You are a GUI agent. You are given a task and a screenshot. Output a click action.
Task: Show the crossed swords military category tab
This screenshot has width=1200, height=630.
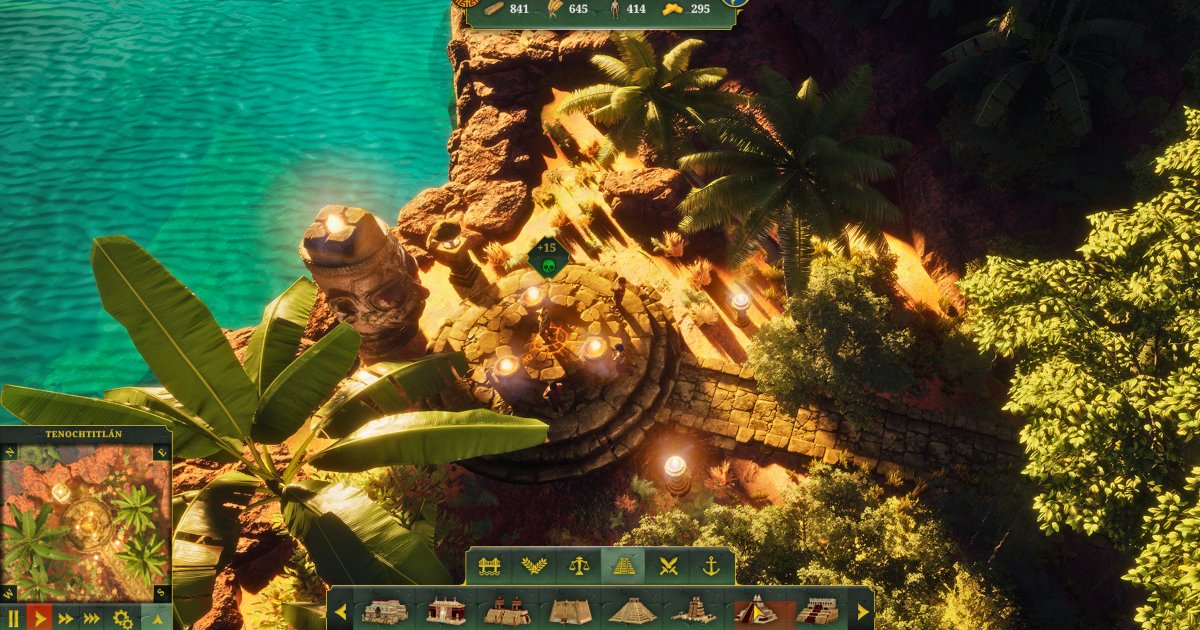tap(667, 566)
